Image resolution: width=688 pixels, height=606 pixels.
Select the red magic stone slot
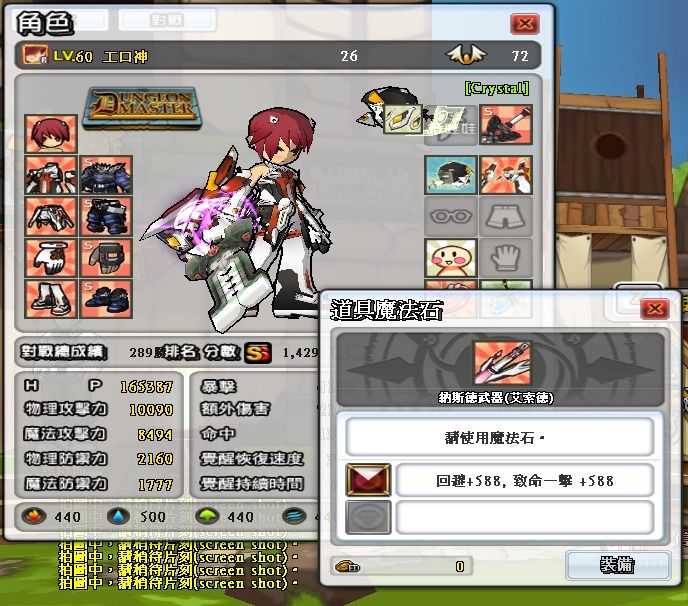(367, 480)
